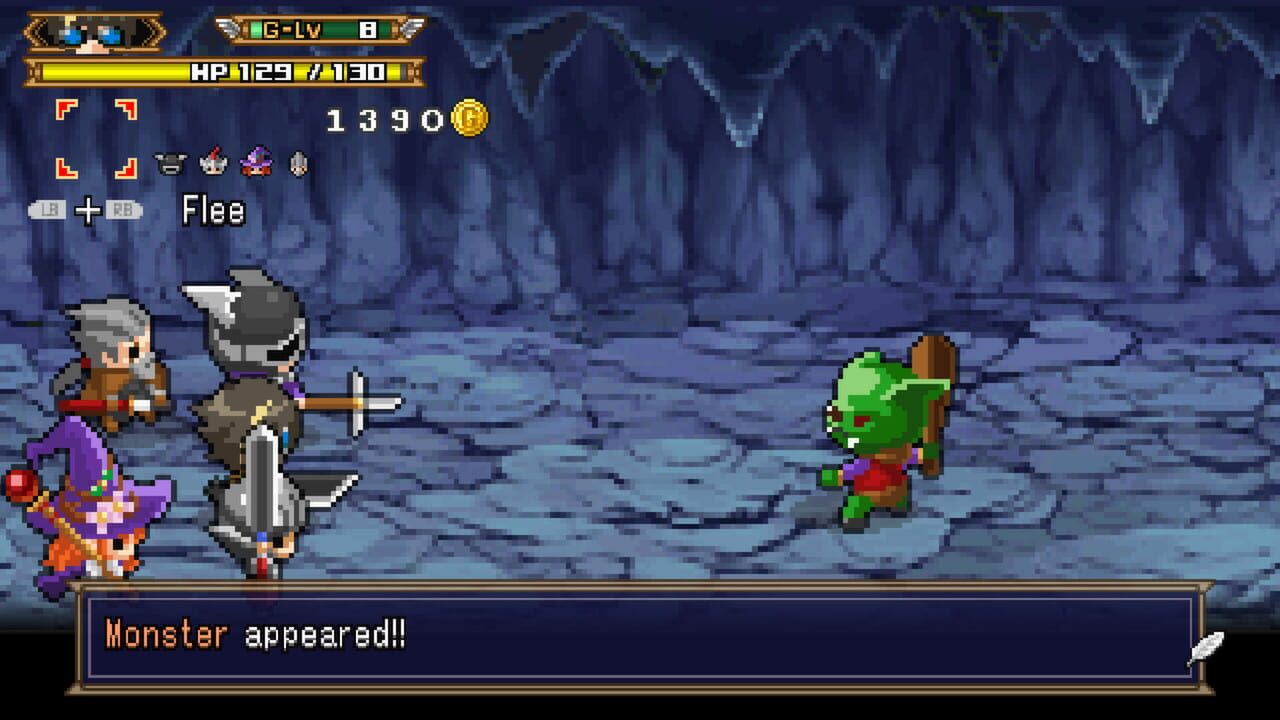Expand the right arrows on the portrait frame
Viewport: 1280px width, 720px height.
[x=150, y=30]
